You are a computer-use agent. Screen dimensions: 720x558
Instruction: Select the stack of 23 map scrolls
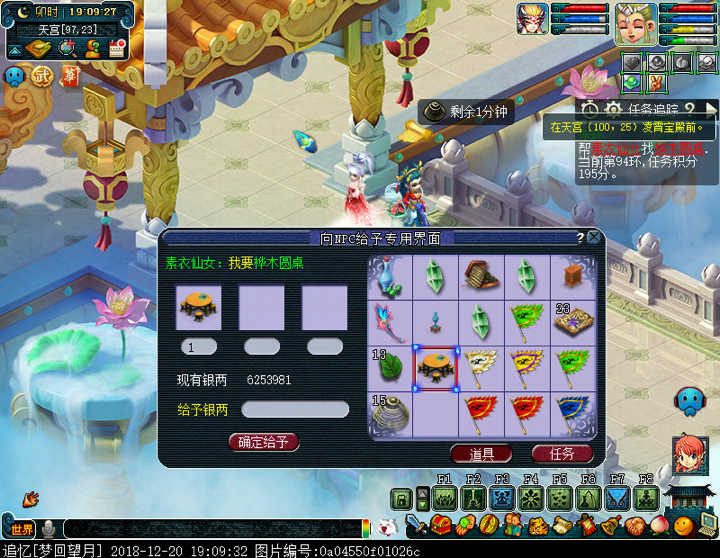click(574, 322)
